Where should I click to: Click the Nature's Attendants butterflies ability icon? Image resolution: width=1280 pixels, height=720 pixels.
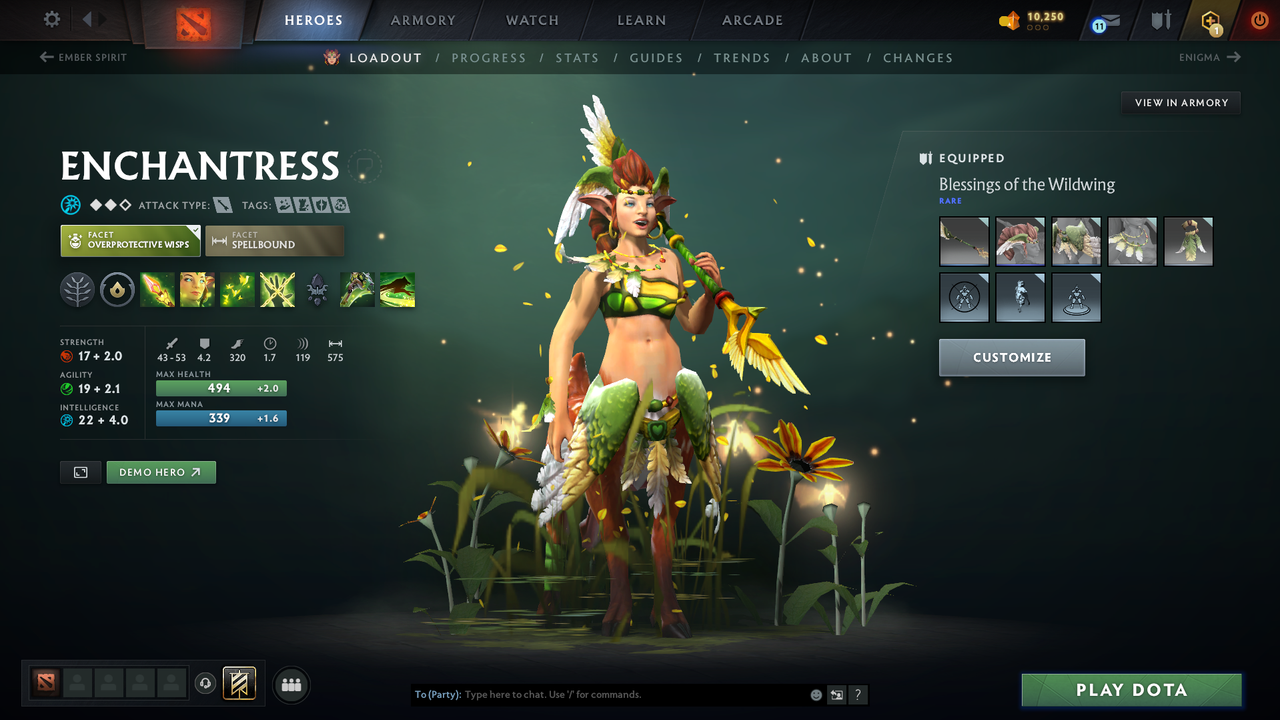(237, 289)
